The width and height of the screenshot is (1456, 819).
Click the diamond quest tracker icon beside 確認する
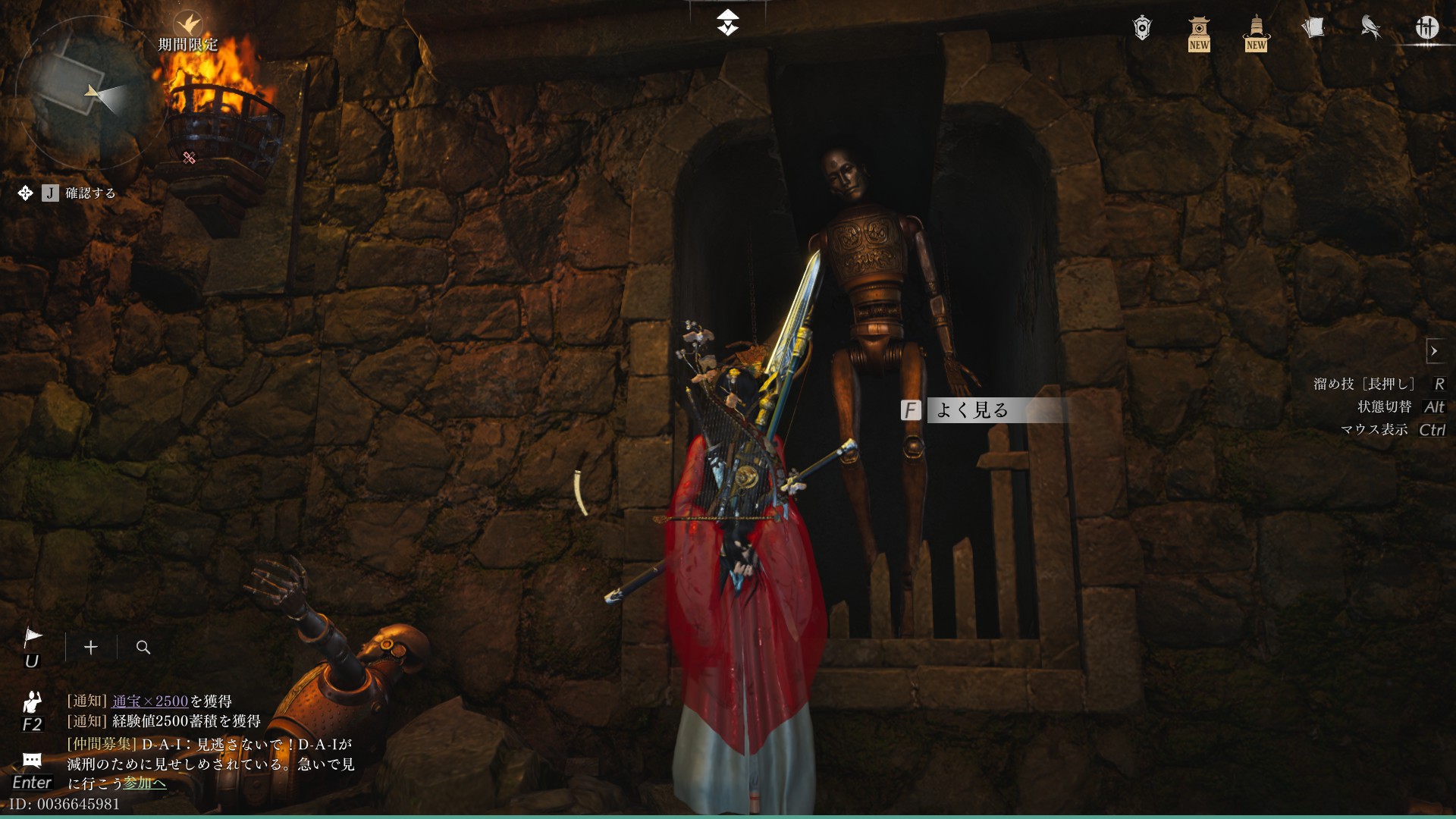coord(25,193)
